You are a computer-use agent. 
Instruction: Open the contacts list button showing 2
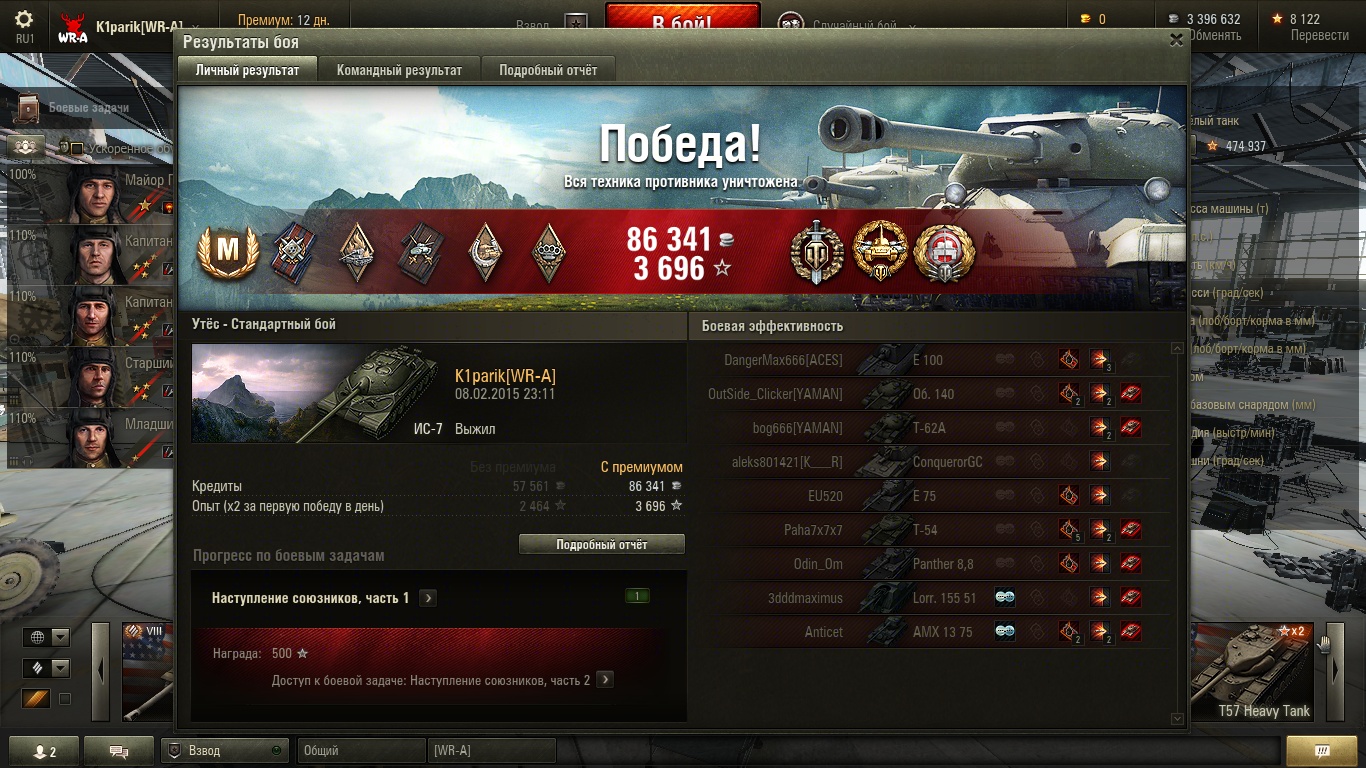(x=43, y=751)
